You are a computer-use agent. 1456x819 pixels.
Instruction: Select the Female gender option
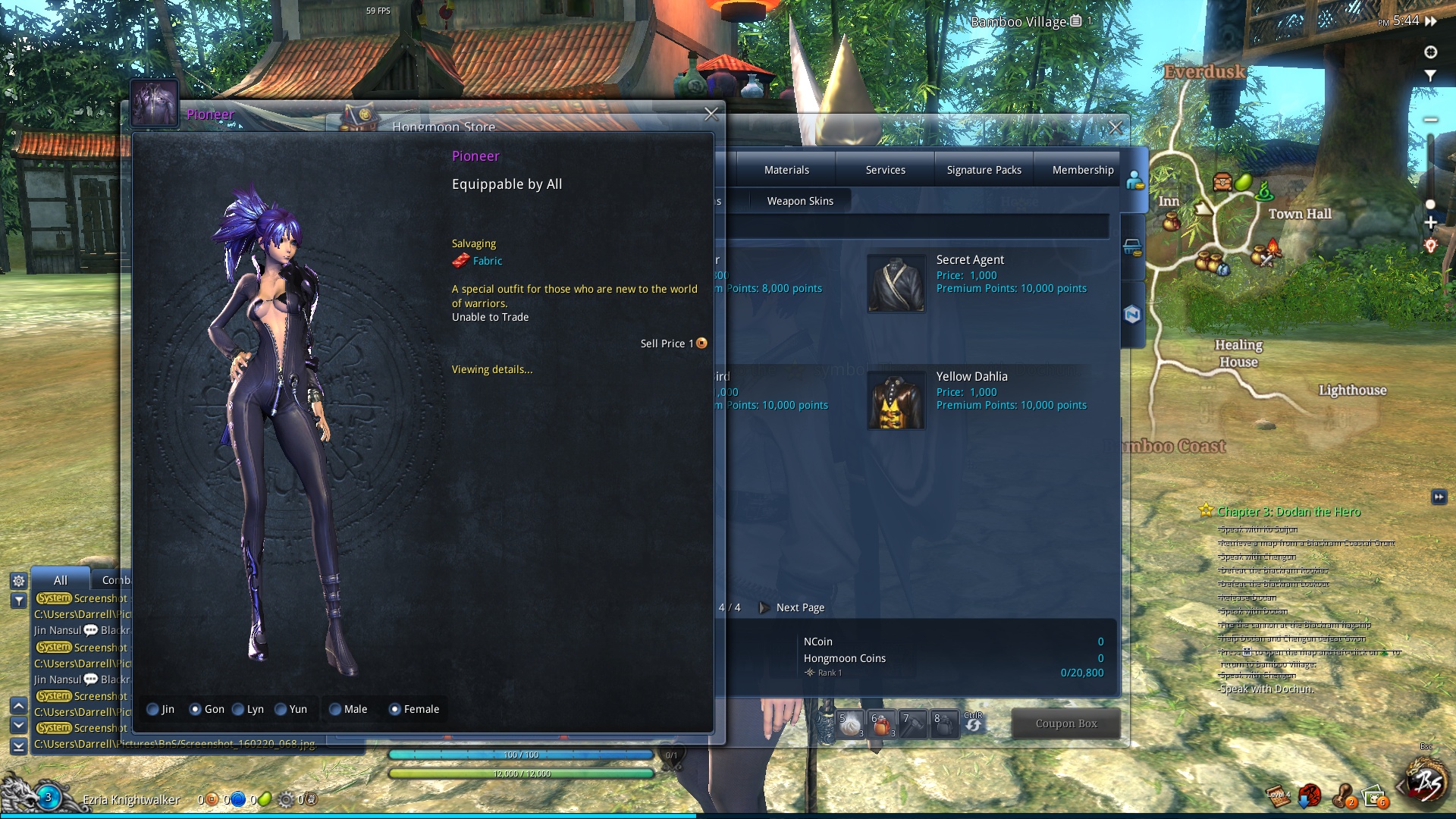(395, 710)
